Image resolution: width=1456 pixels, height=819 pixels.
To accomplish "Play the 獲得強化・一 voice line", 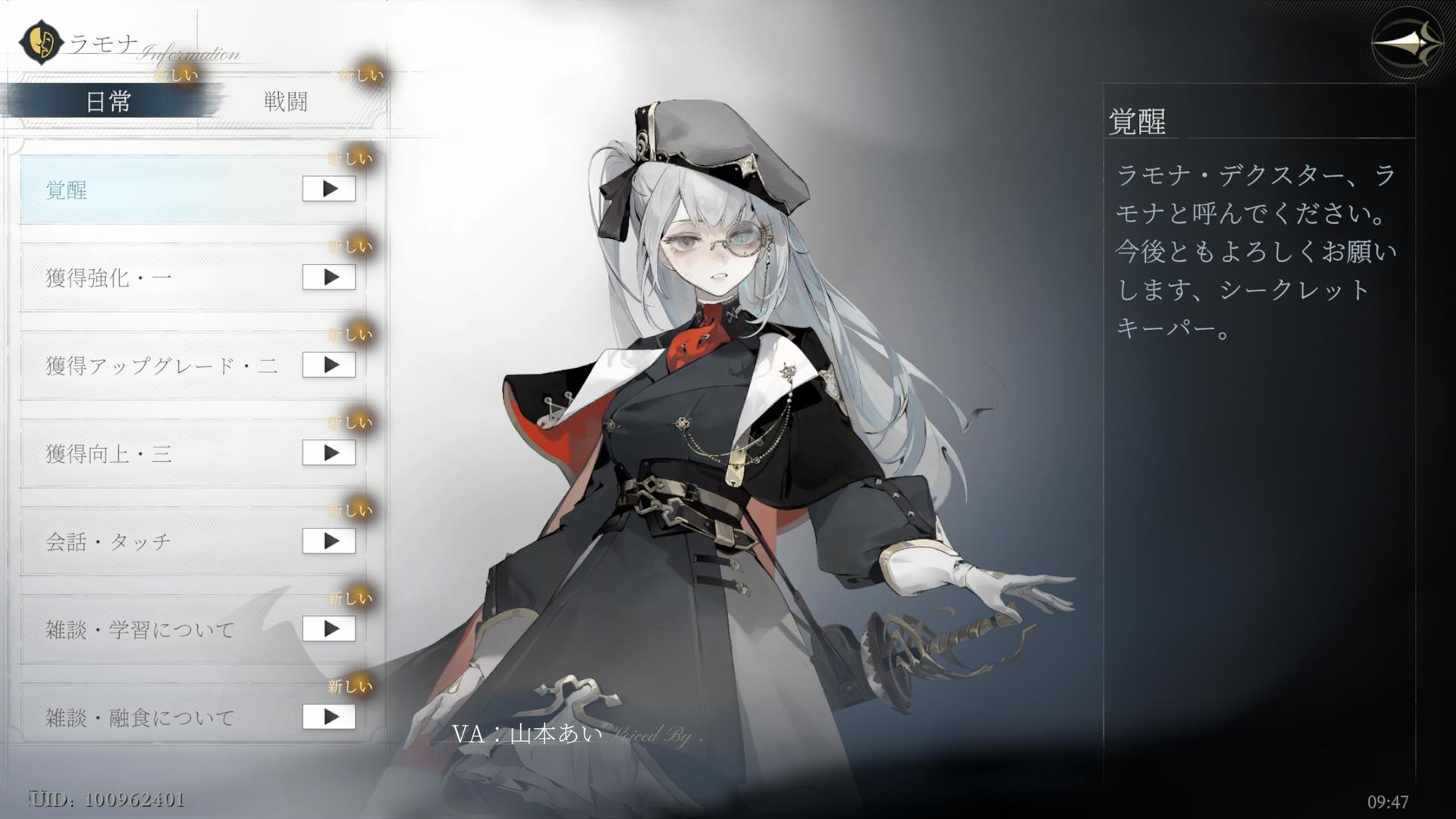I will 329,277.
